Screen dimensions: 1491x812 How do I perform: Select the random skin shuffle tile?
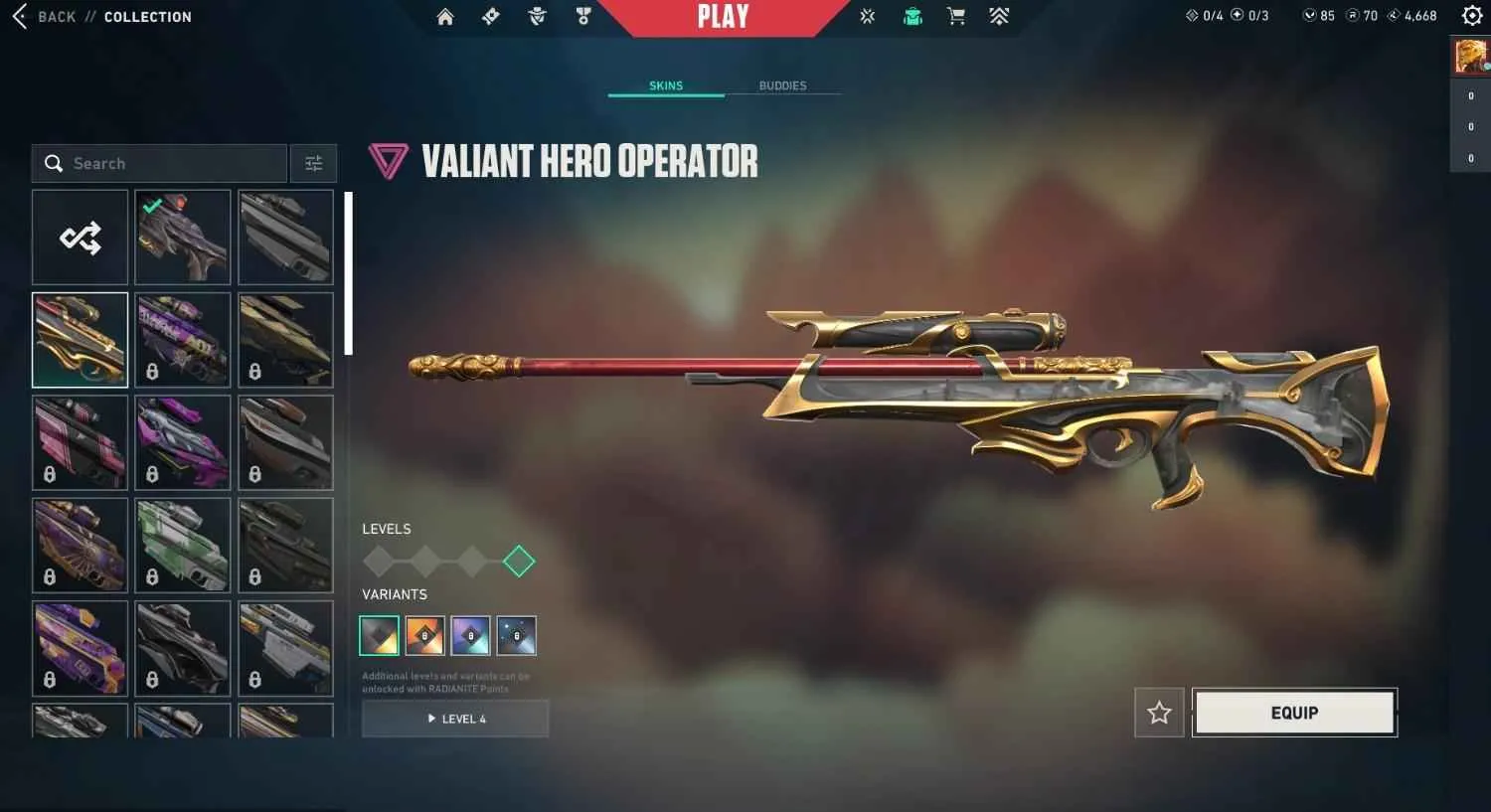80,237
